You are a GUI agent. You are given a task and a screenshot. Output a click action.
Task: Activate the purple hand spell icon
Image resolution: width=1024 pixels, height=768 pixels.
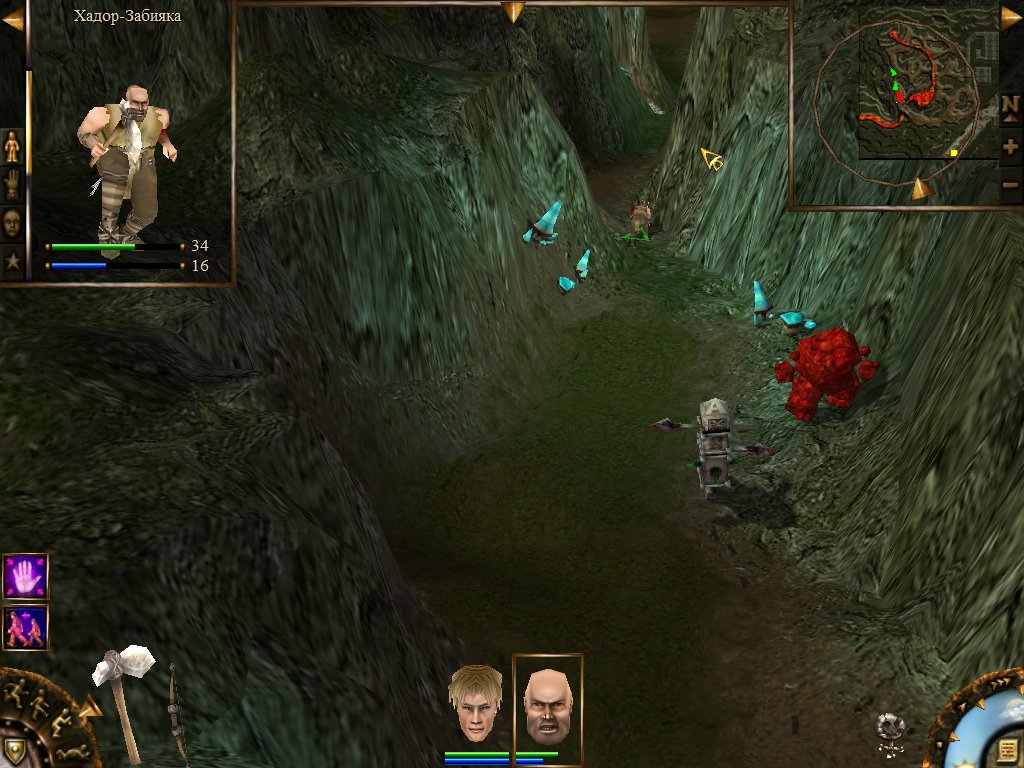click(25, 577)
